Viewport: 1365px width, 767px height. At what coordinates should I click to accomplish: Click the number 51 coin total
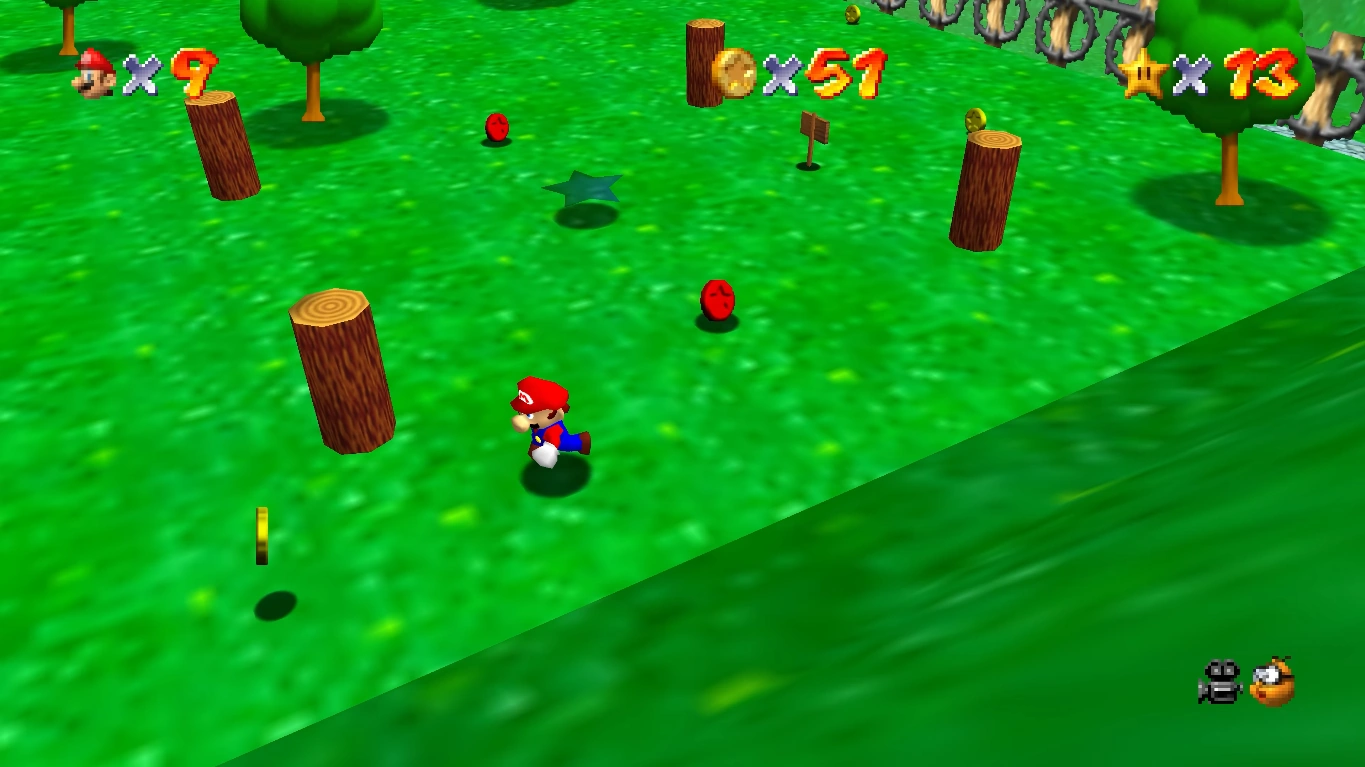point(846,72)
